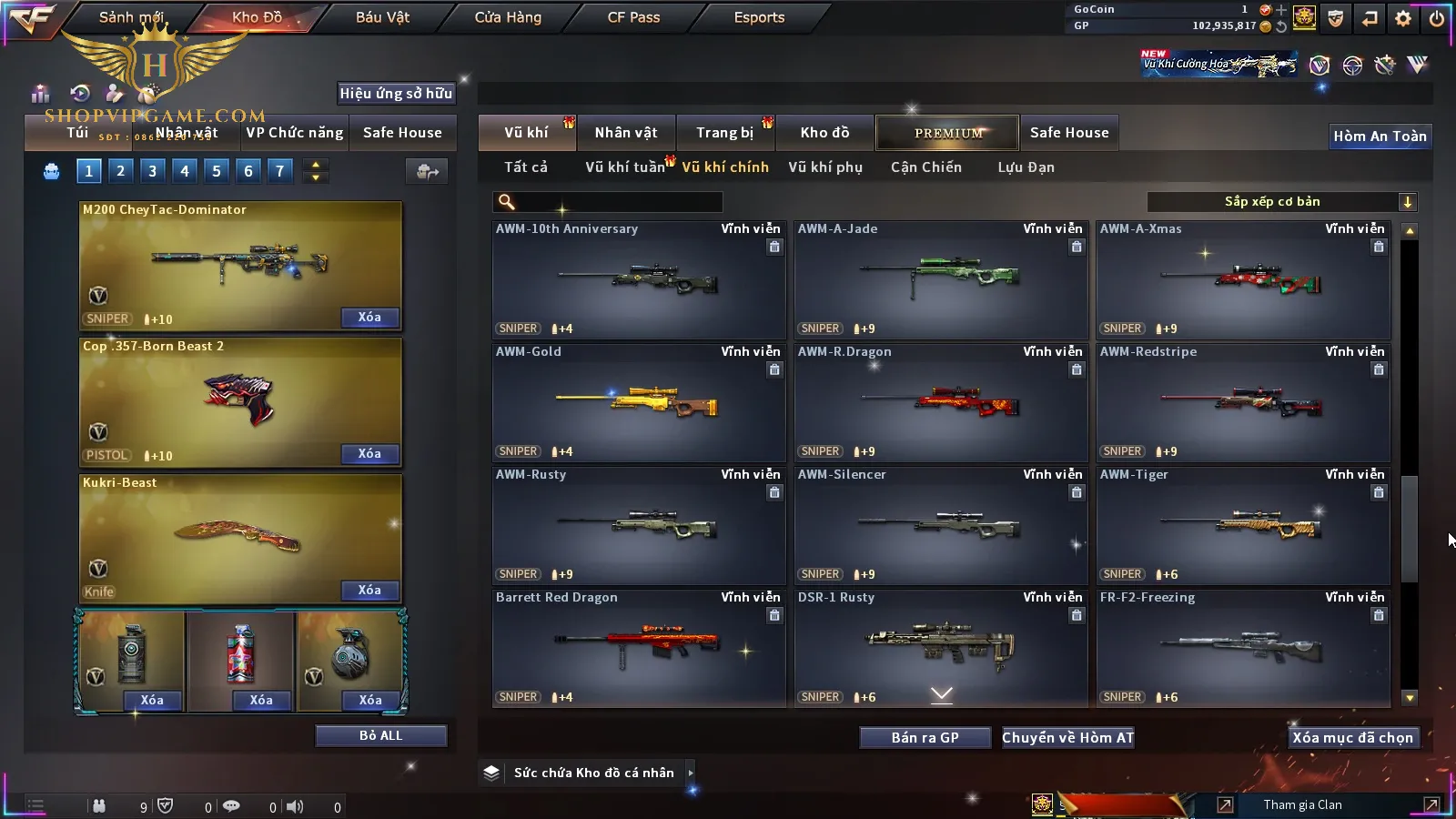1456x819 pixels.
Task: Open the CF Pass menu
Action: coord(633,17)
